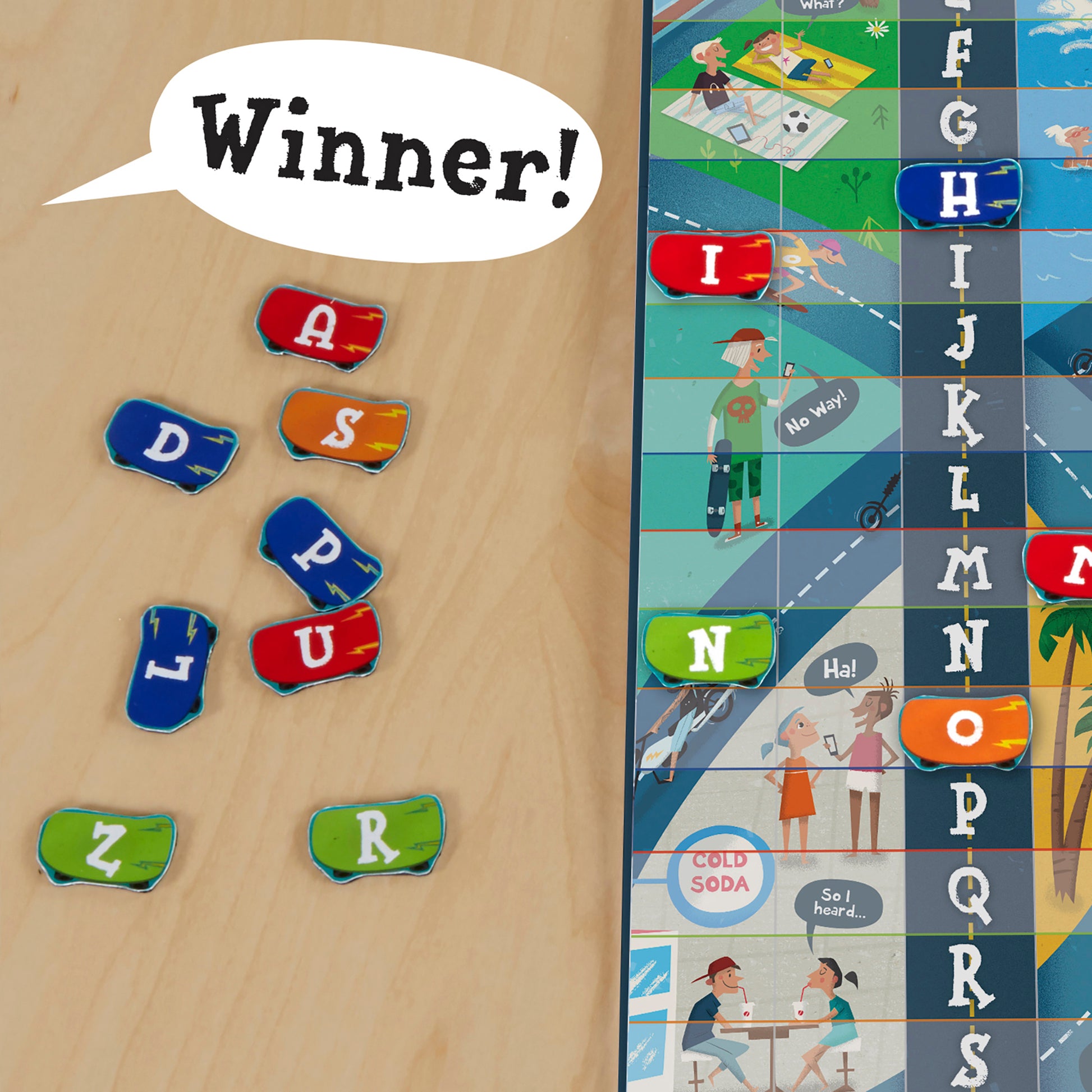1092x1092 pixels.
Task: Choose the blue D skateboard tile
Action: point(171,446)
